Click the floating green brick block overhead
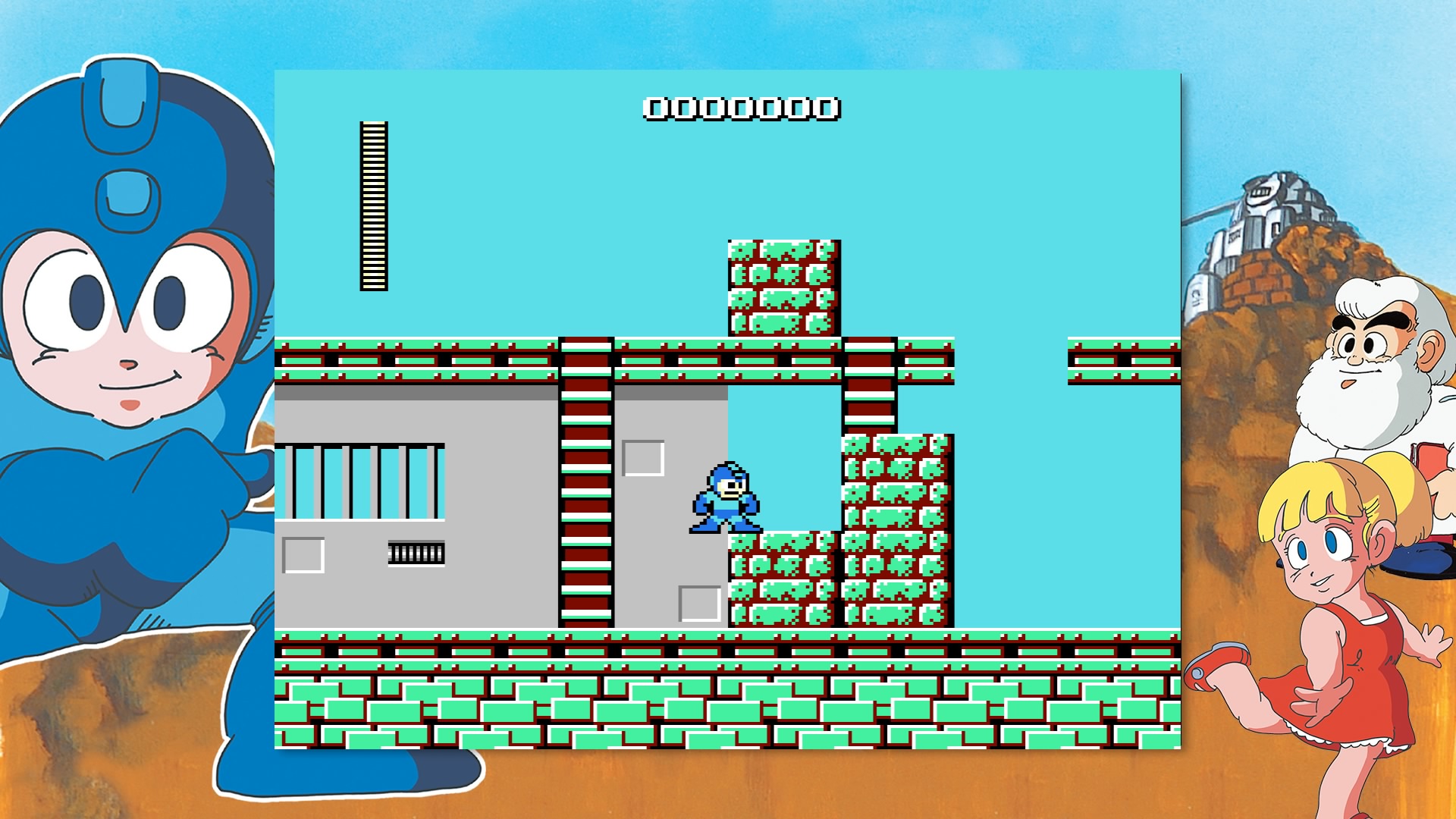 (785, 288)
